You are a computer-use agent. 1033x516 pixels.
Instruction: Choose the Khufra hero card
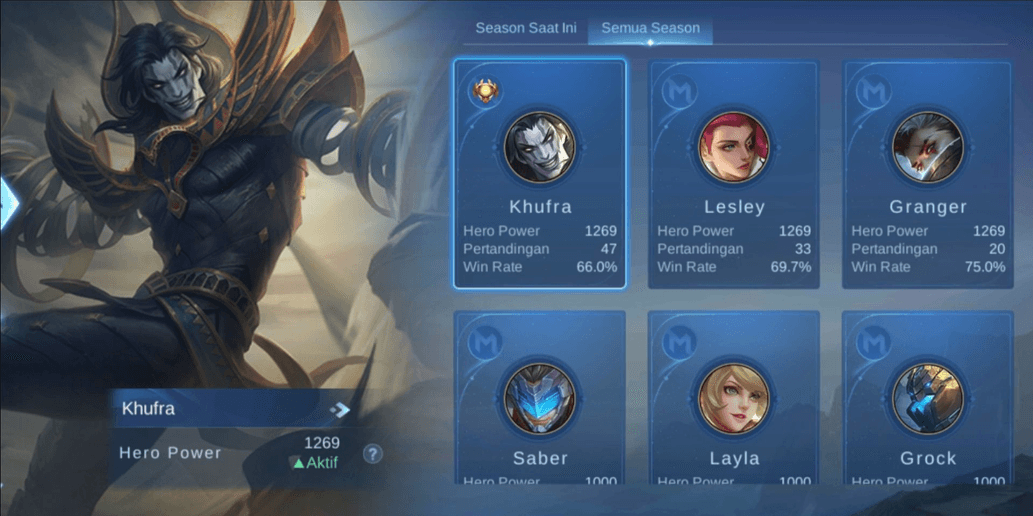[x=540, y=174]
